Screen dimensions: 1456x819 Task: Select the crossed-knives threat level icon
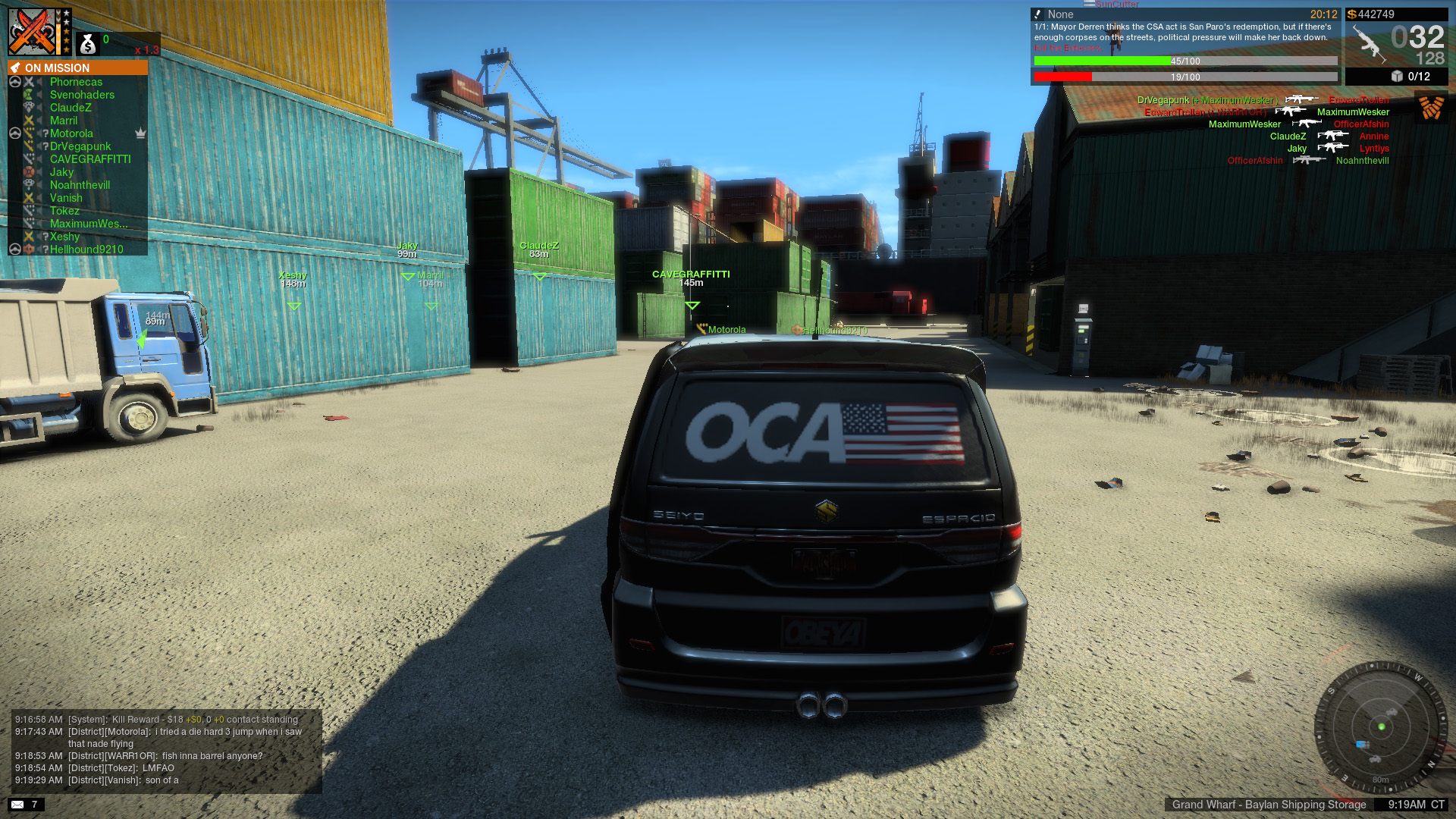[32, 30]
